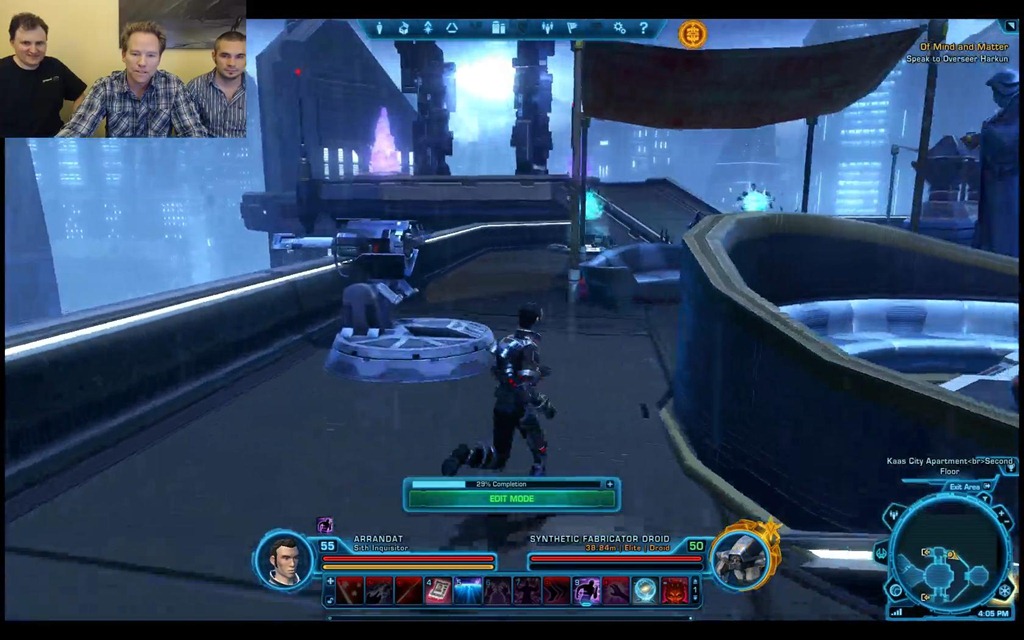Viewport: 1024px width, 640px height.
Task: Activate the blue lightning ability in slot 5
Action: tap(467, 591)
